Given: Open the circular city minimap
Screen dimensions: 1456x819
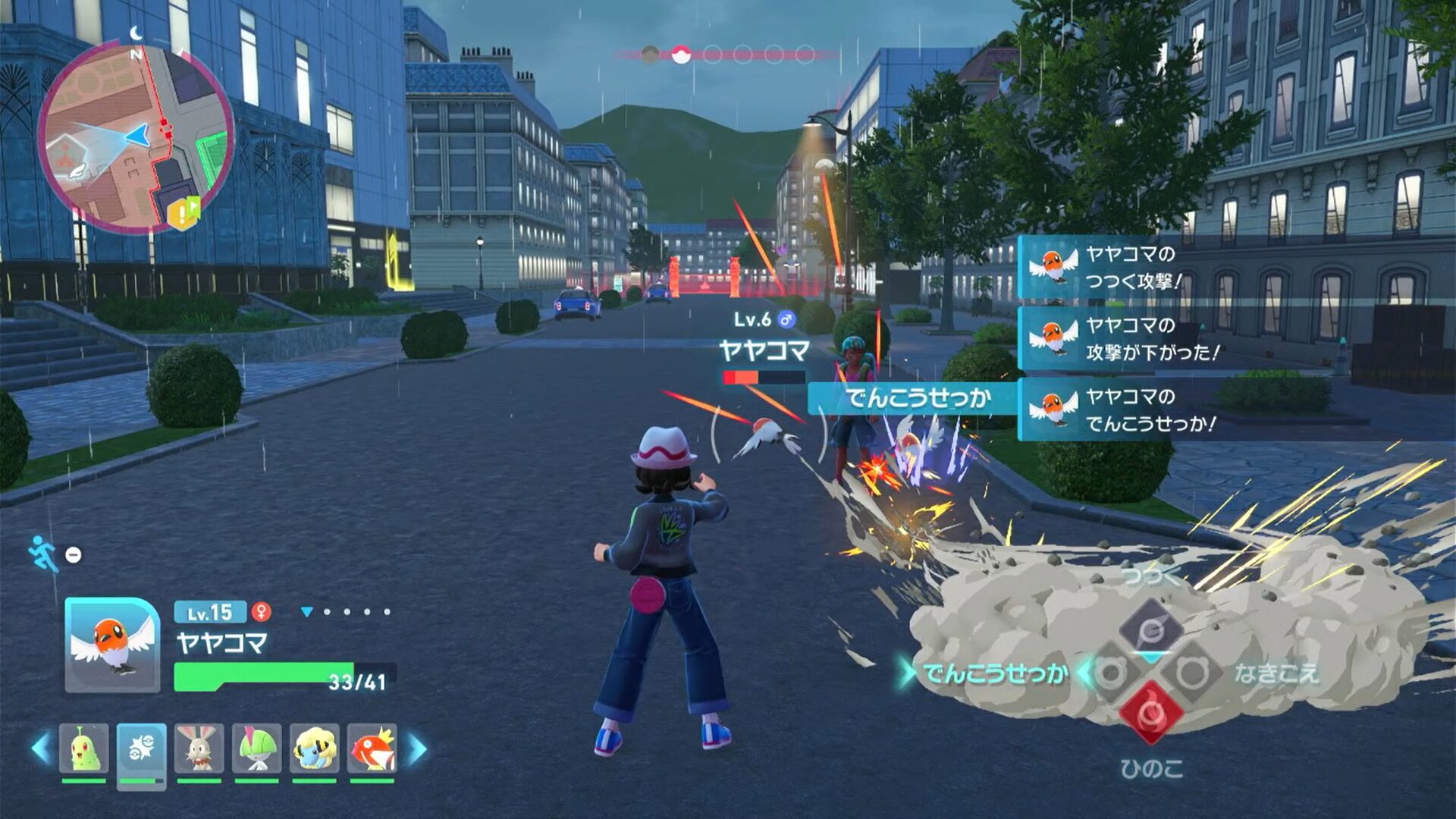Looking at the screenshot, I should [135, 136].
